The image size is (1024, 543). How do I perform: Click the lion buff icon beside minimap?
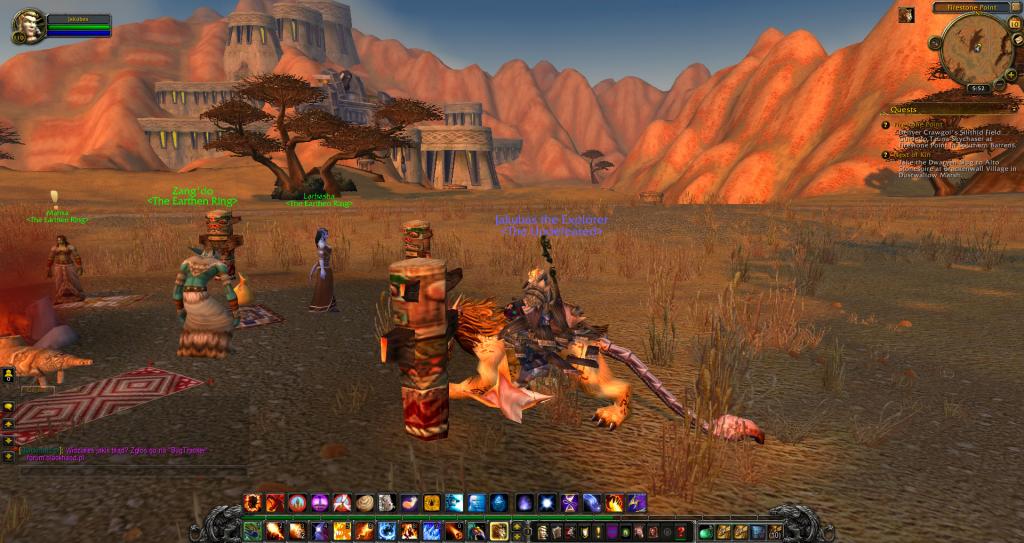point(906,15)
